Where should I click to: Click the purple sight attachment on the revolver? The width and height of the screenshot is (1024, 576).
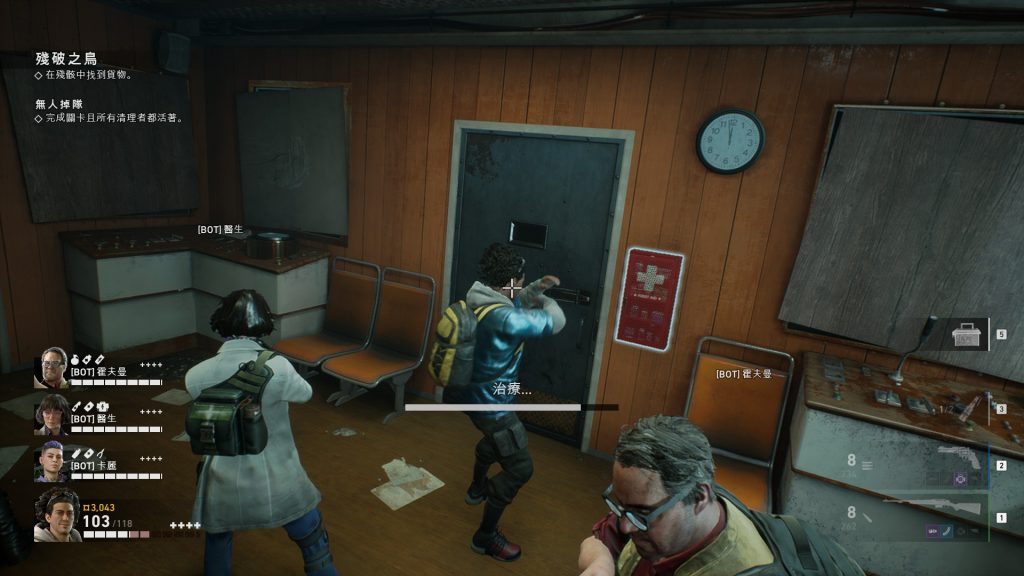(x=959, y=480)
